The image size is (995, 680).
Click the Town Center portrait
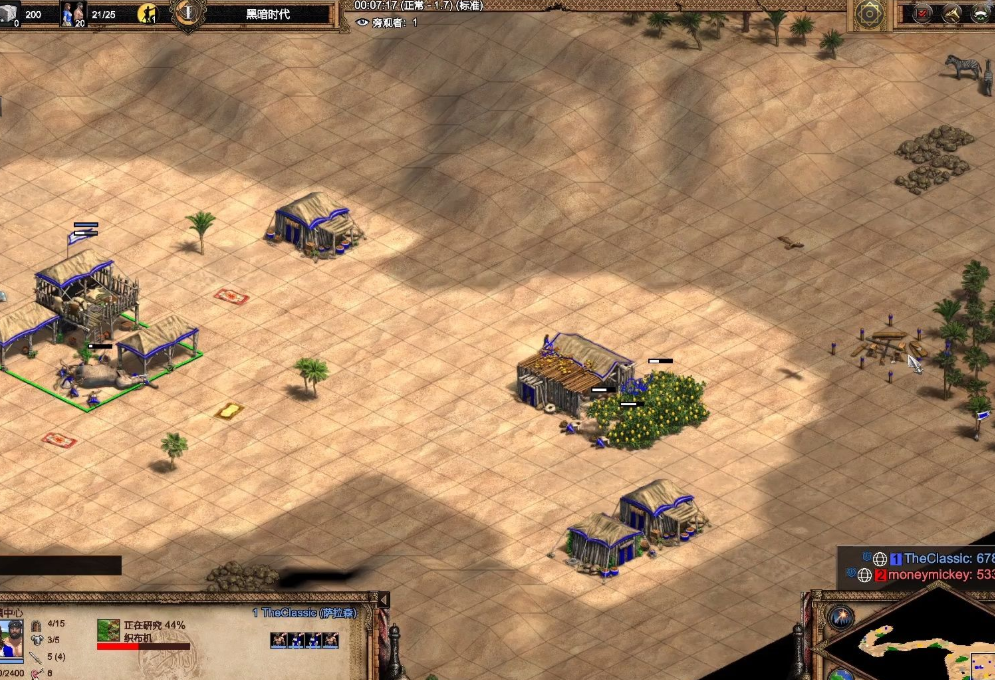point(11,639)
